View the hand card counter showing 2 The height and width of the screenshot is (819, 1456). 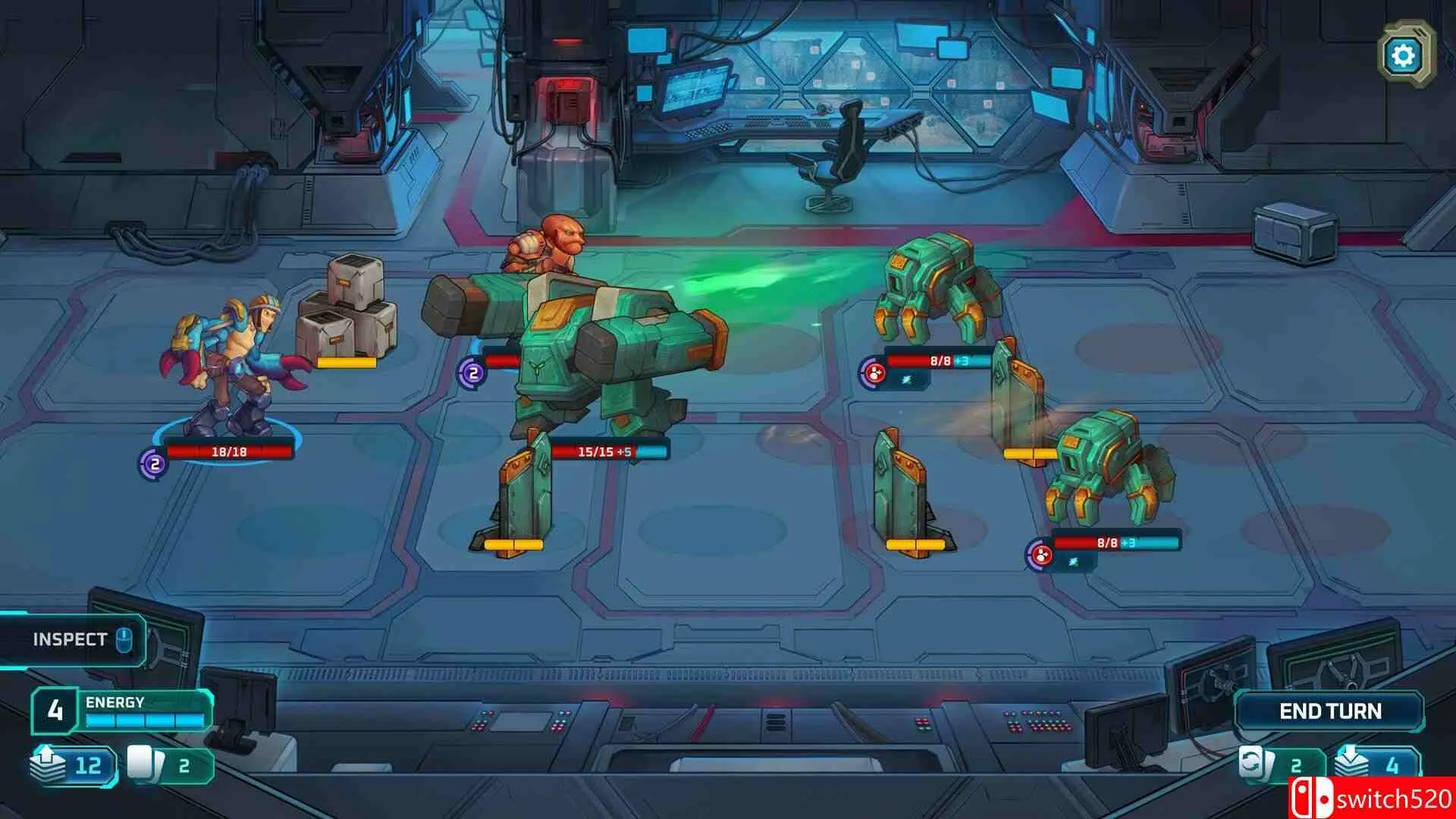170,764
